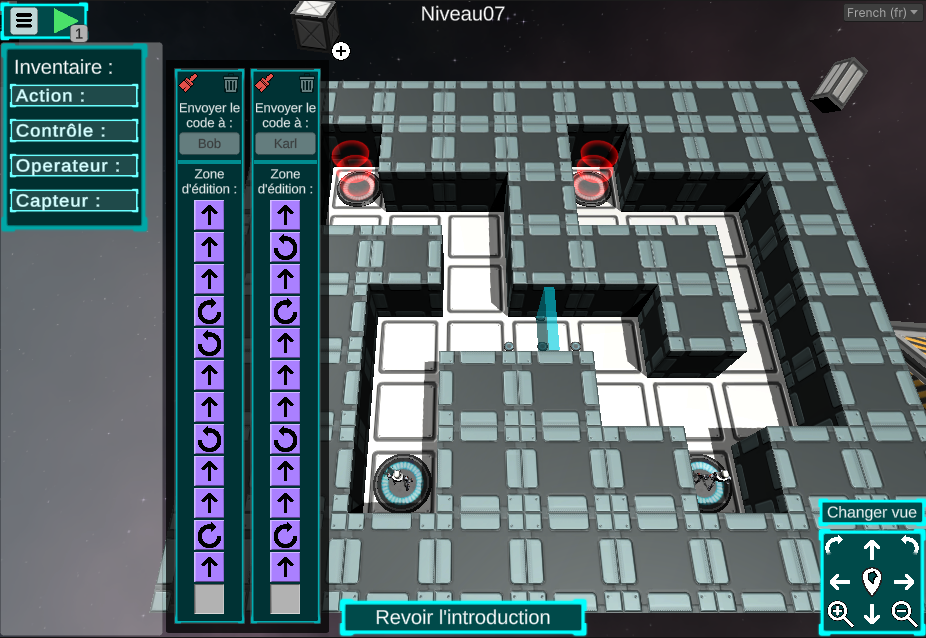The width and height of the screenshot is (926, 638).
Task: Zoom out the camera with the magnifier minus
Action: (904, 614)
